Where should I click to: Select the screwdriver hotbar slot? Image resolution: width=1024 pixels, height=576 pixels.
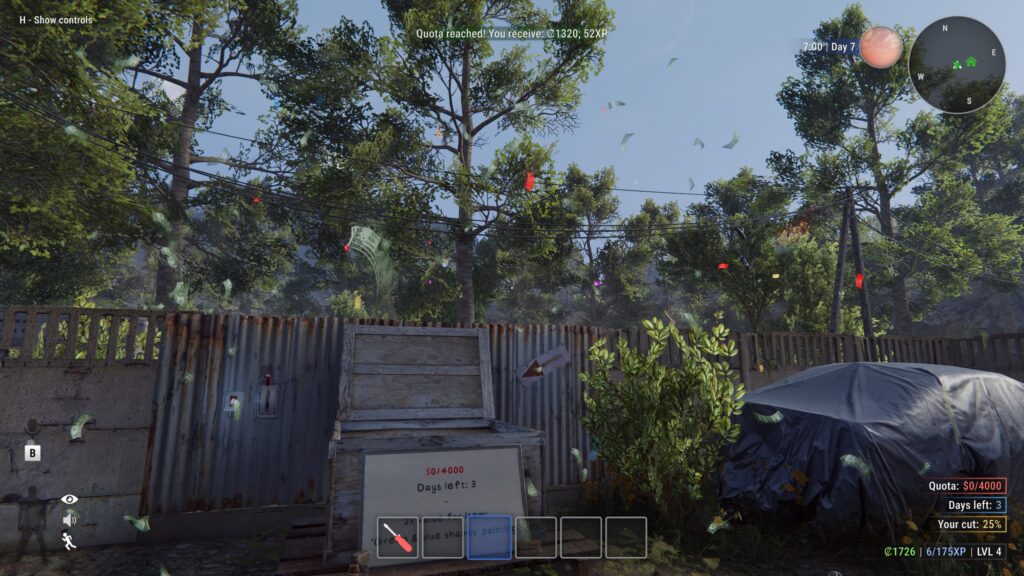(398, 538)
